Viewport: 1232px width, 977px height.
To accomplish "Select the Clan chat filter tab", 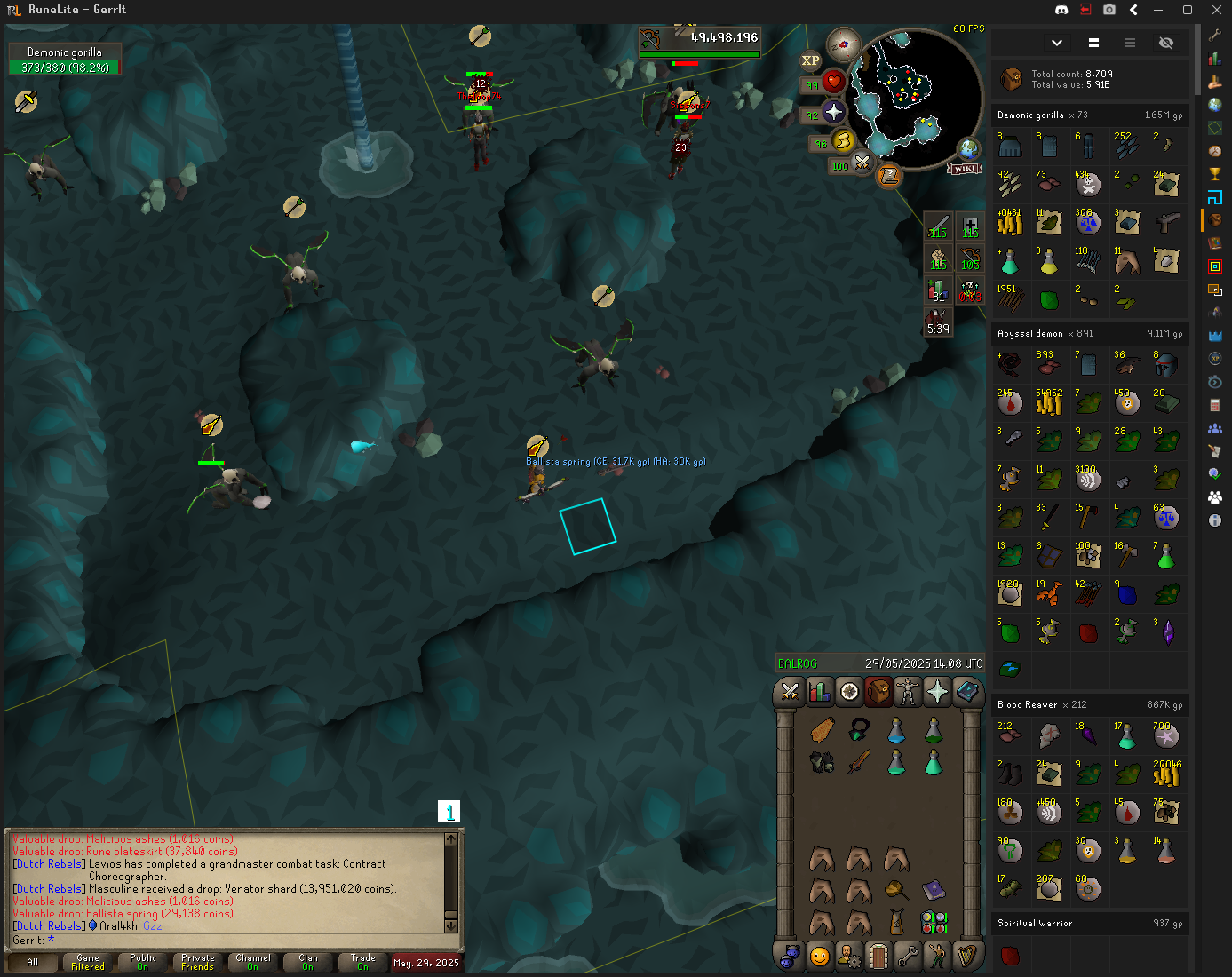I will point(308,962).
